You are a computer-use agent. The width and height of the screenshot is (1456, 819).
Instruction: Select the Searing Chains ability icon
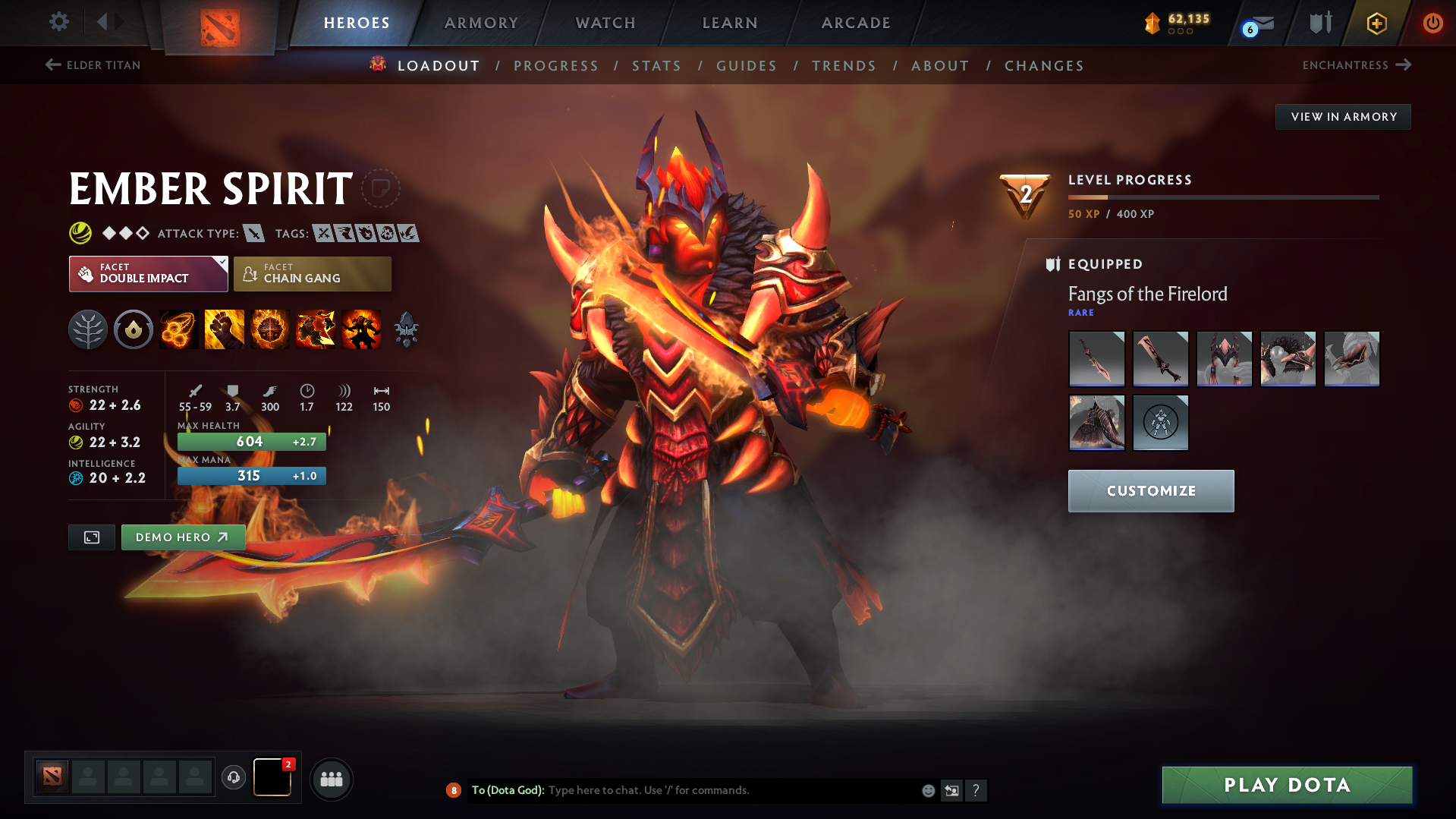tap(178, 329)
